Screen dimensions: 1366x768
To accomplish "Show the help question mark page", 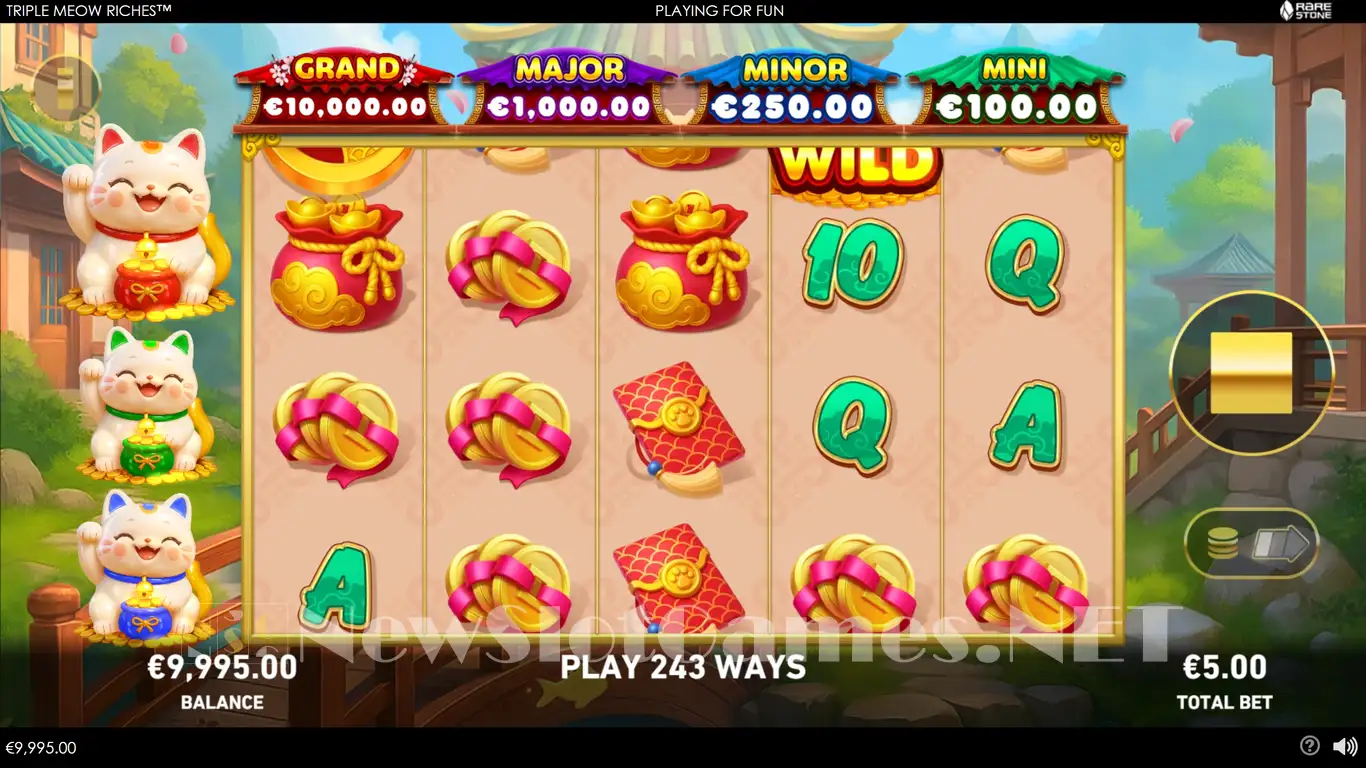I will (1309, 746).
